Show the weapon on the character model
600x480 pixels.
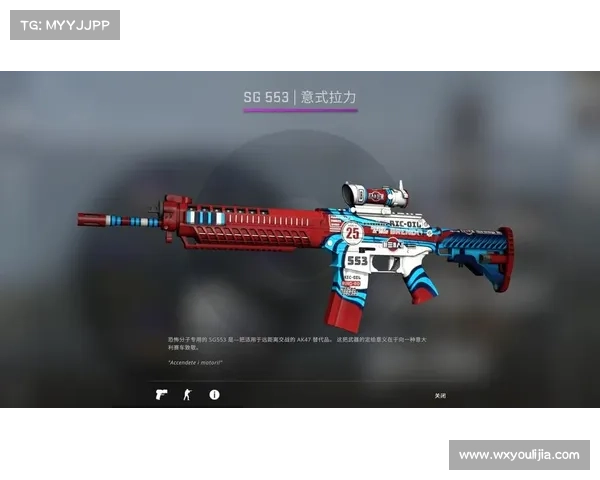tap(187, 395)
